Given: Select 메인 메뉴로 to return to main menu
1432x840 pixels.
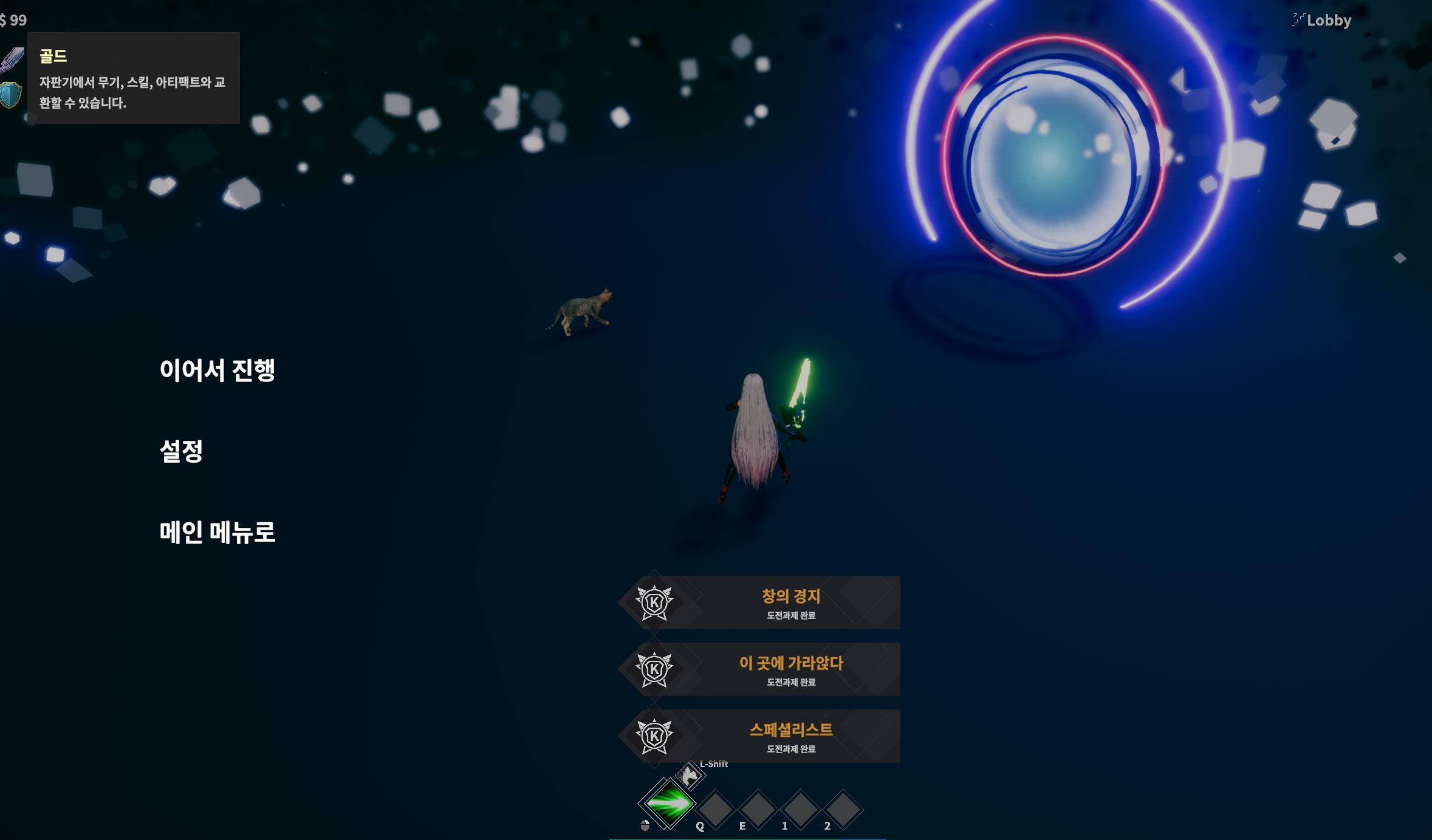Looking at the screenshot, I should (x=217, y=532).
